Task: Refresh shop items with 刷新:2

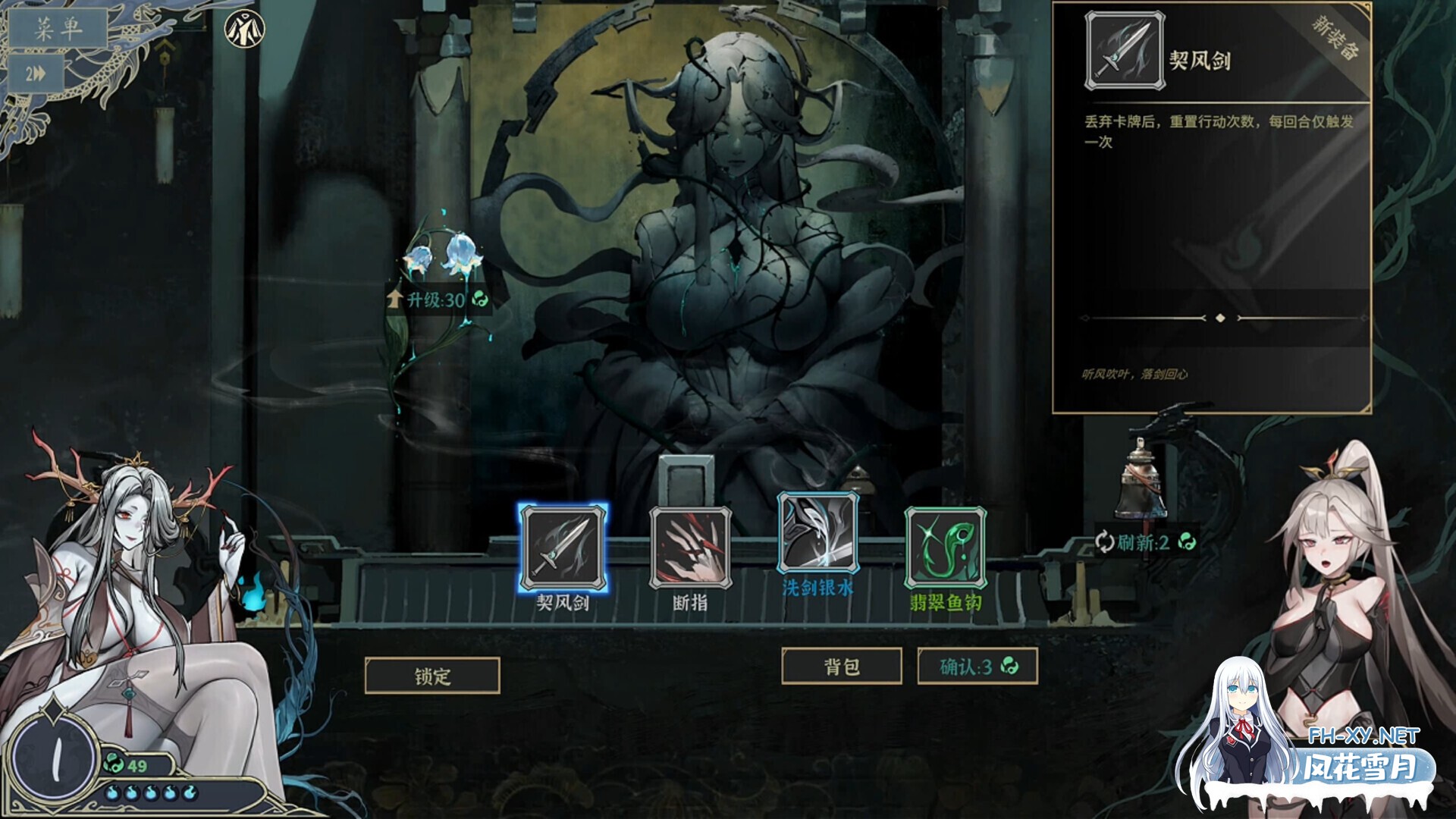Action: [x=1145, y=542]
